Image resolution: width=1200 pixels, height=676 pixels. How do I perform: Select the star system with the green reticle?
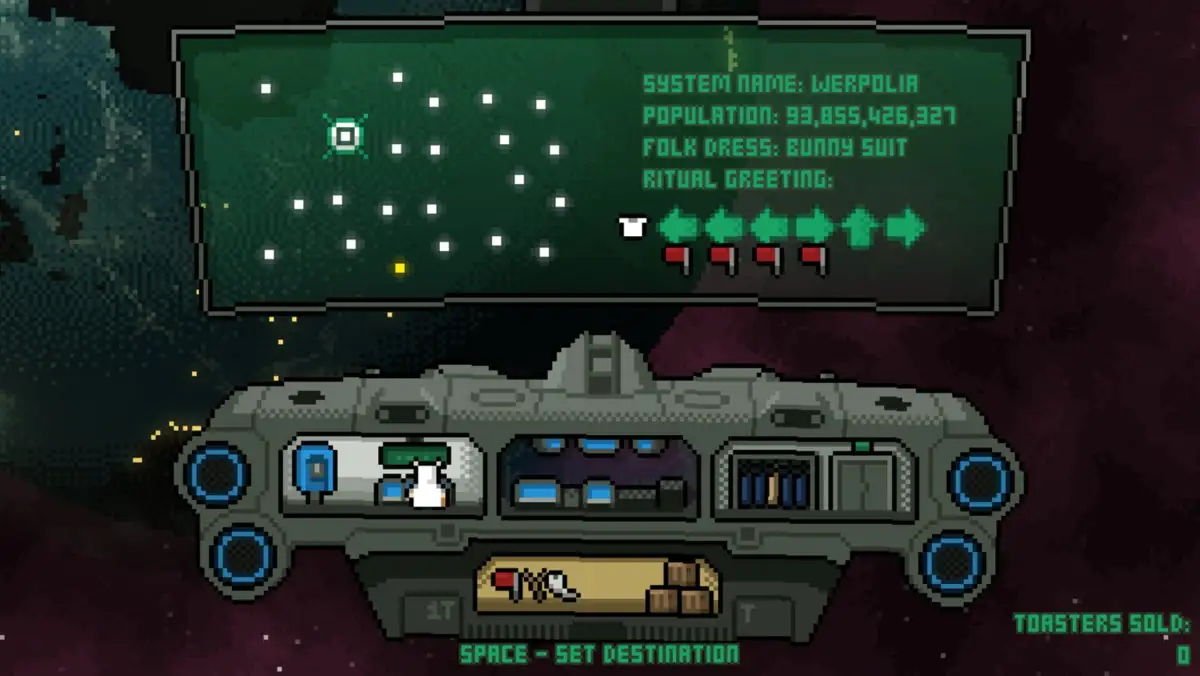pos(345,135)
